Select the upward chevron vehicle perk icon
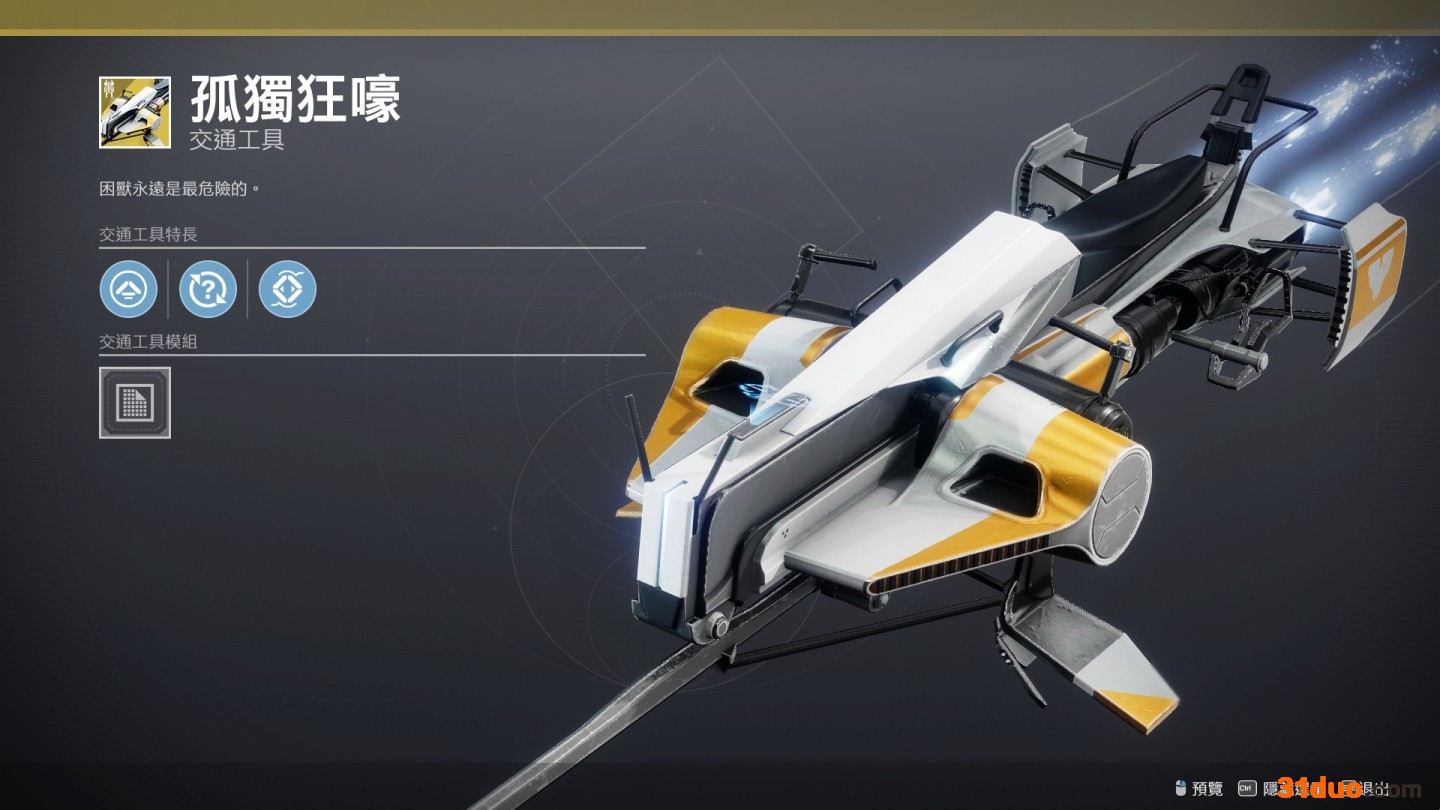1440x810 pixels. 129,289
